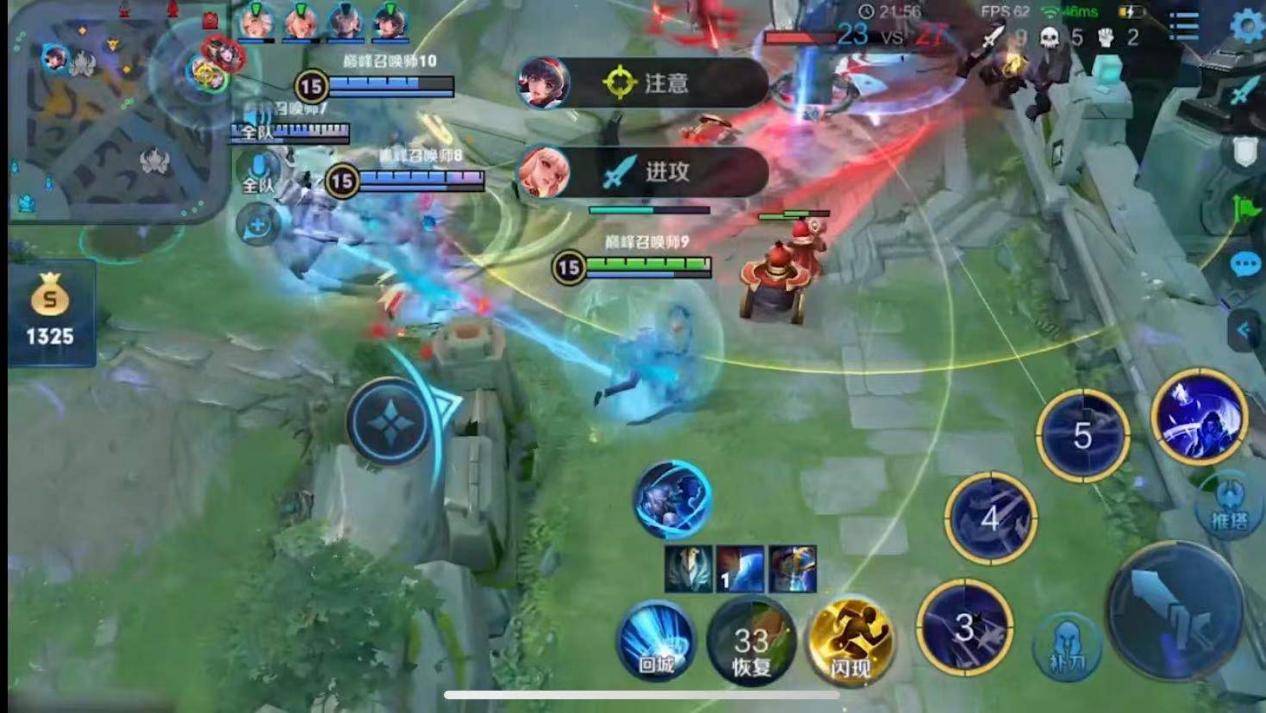
Task: Open the blue chat bubble
Action: (1245, 265)
